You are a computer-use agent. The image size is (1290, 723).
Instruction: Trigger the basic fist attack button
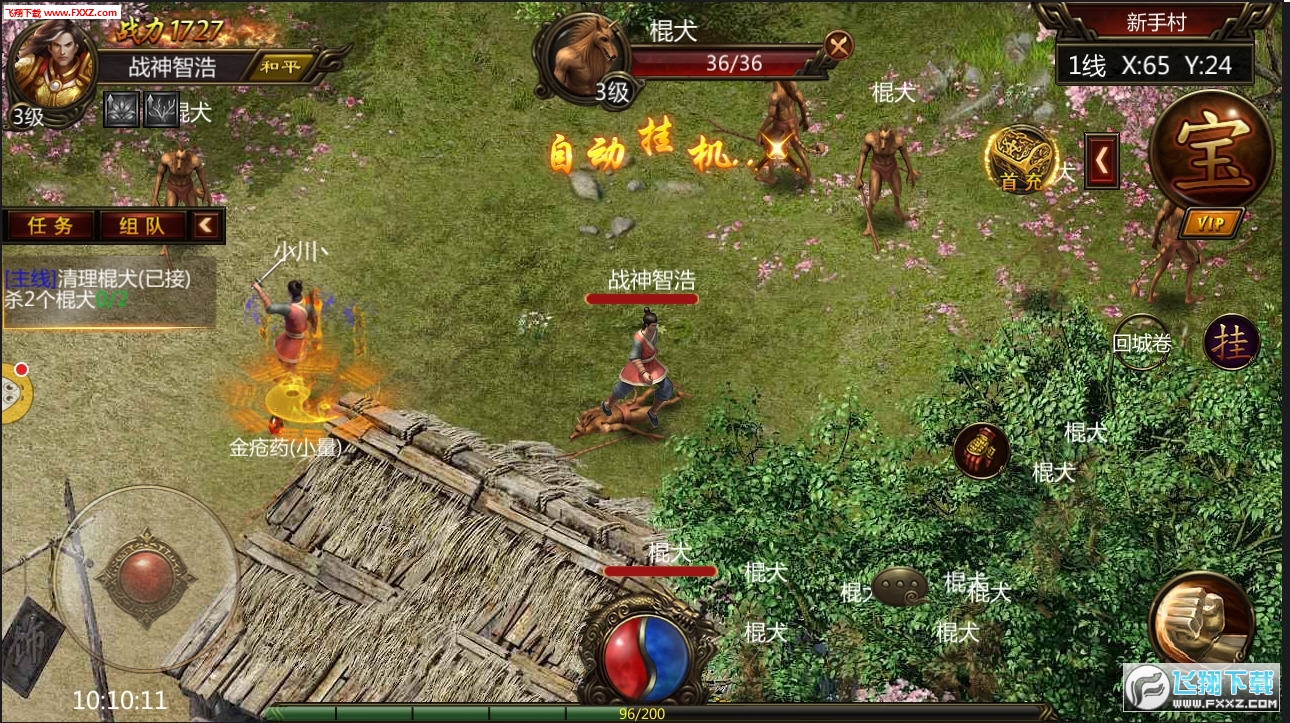[x=1201, y=619]
